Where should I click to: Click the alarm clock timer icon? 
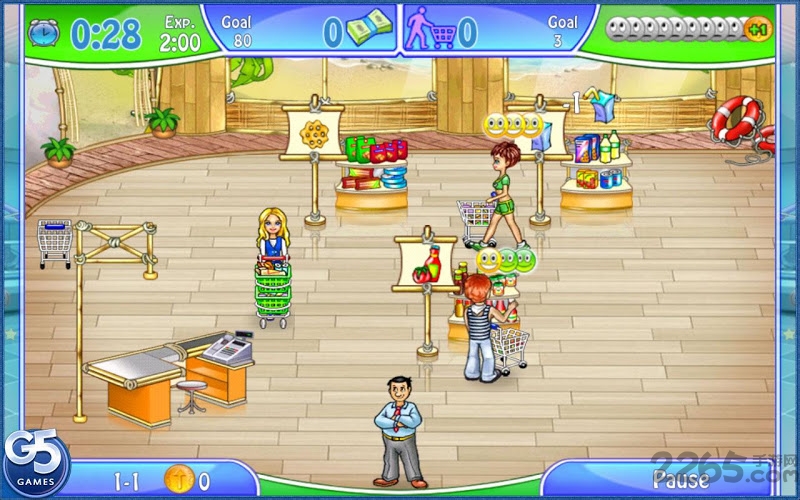[44, 34]
